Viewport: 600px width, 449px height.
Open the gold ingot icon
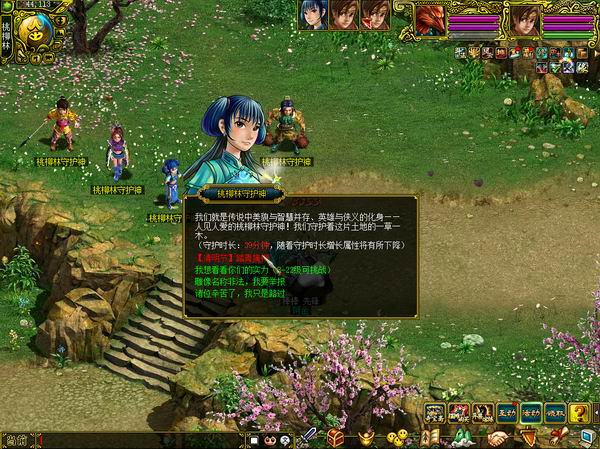[367, 438]
